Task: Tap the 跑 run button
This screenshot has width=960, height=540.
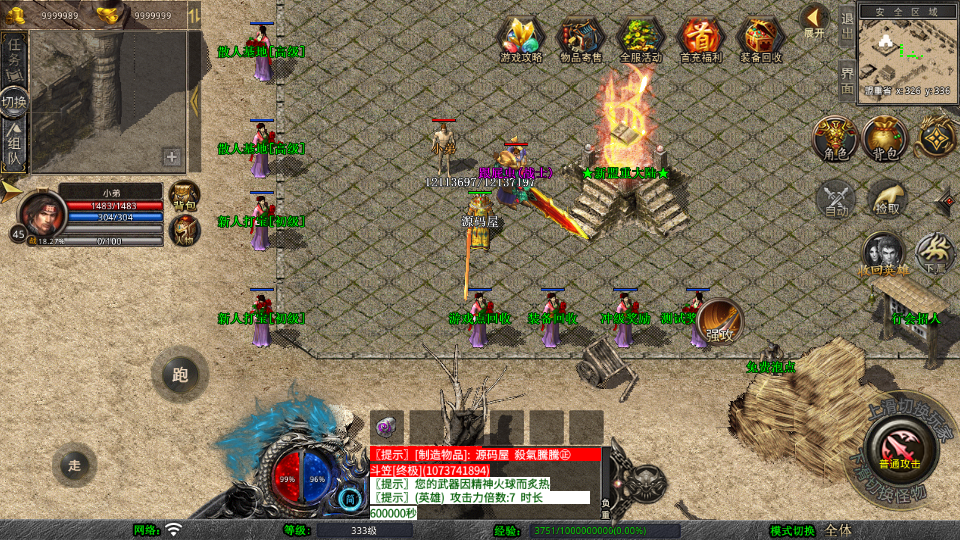Action: click(x=180, y=375)
